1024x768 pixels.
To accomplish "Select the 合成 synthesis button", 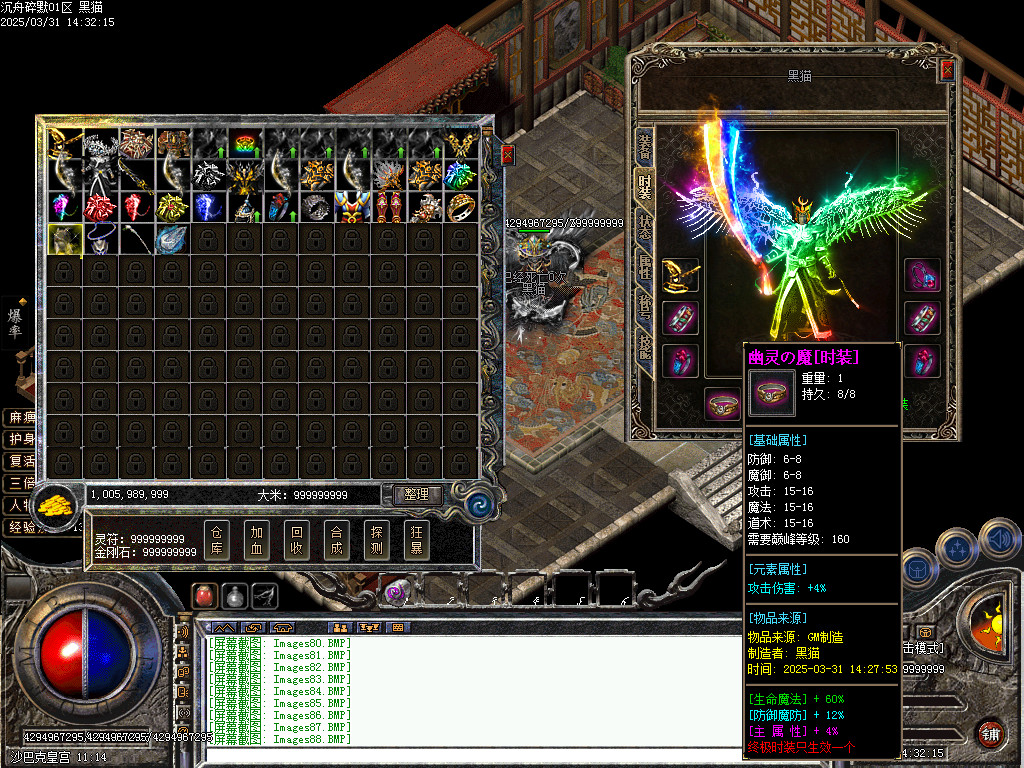I will point(337,540).
